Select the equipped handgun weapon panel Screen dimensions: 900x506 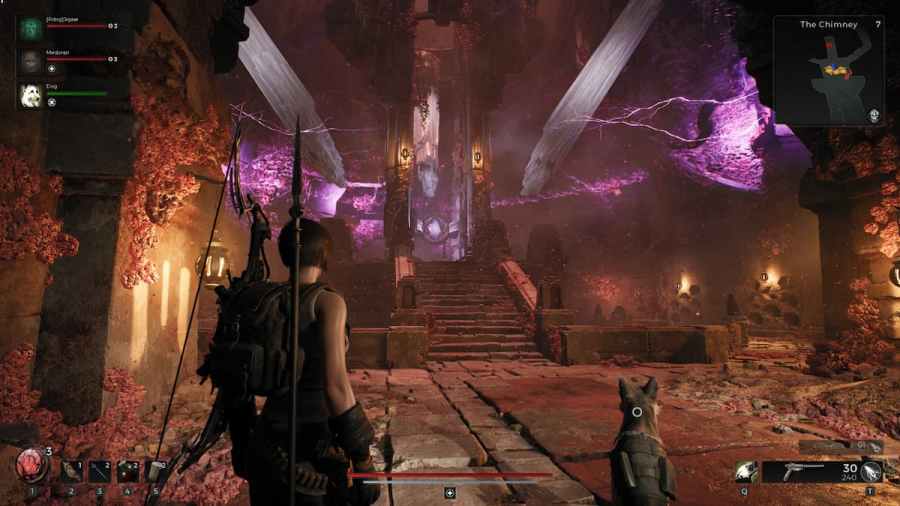click(810, 472)
